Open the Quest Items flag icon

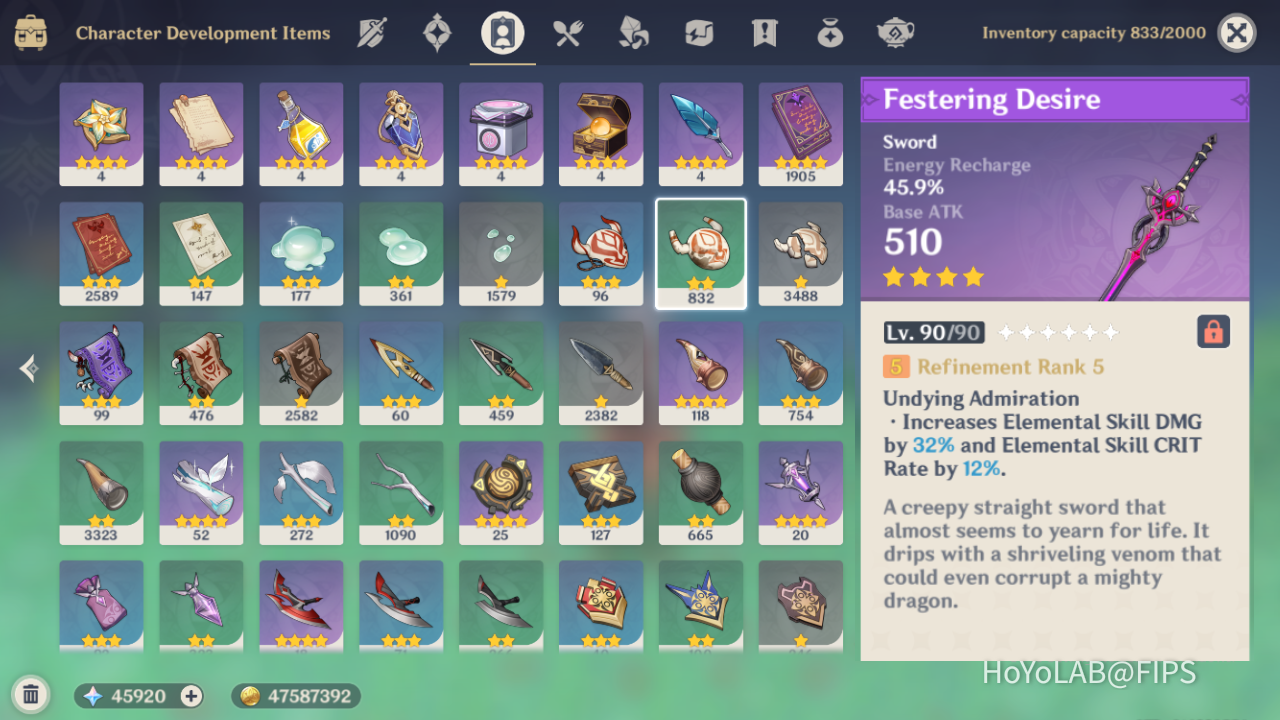763,32
